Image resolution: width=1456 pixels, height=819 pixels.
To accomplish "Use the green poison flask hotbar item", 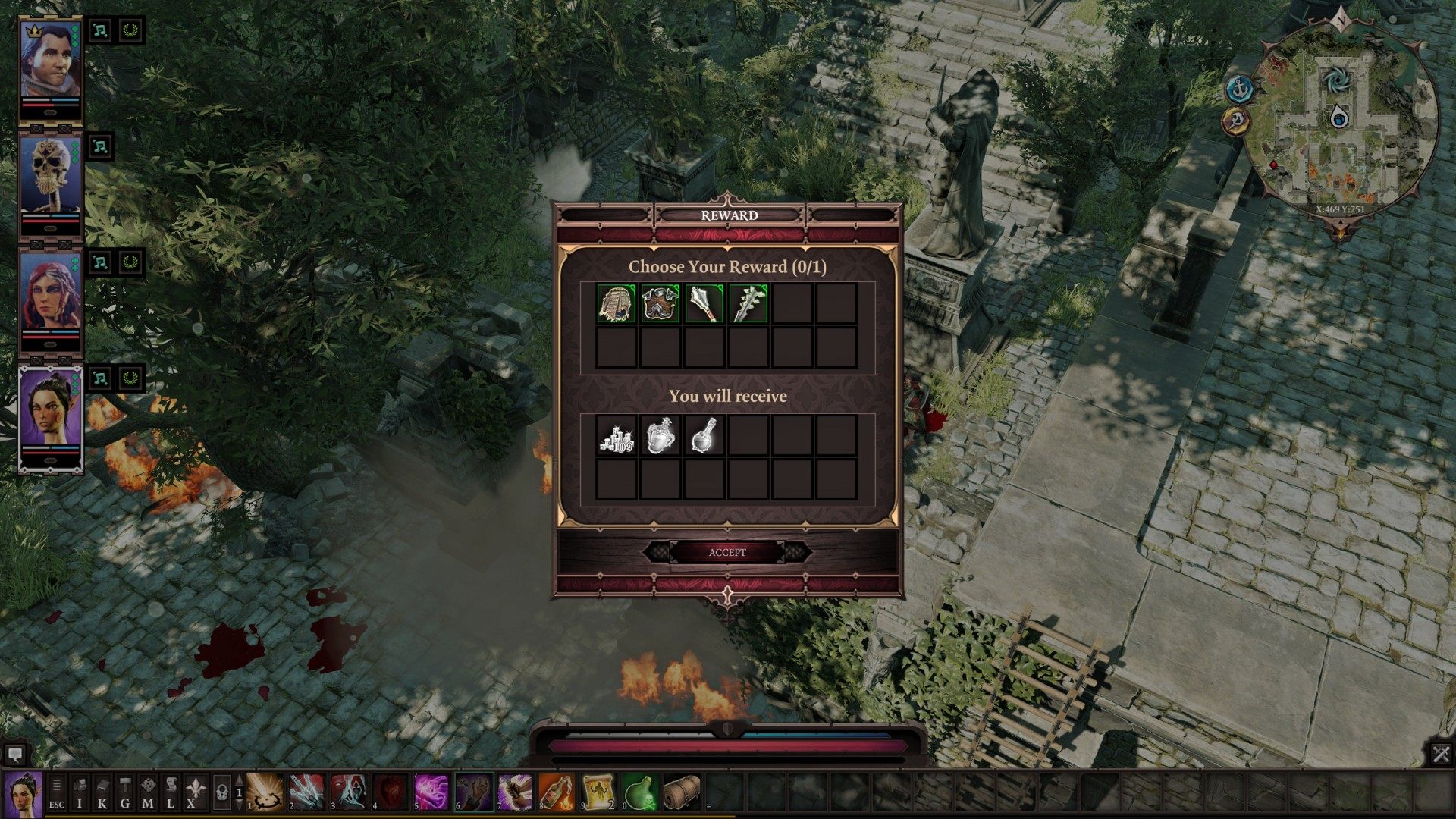I will 639,792.
